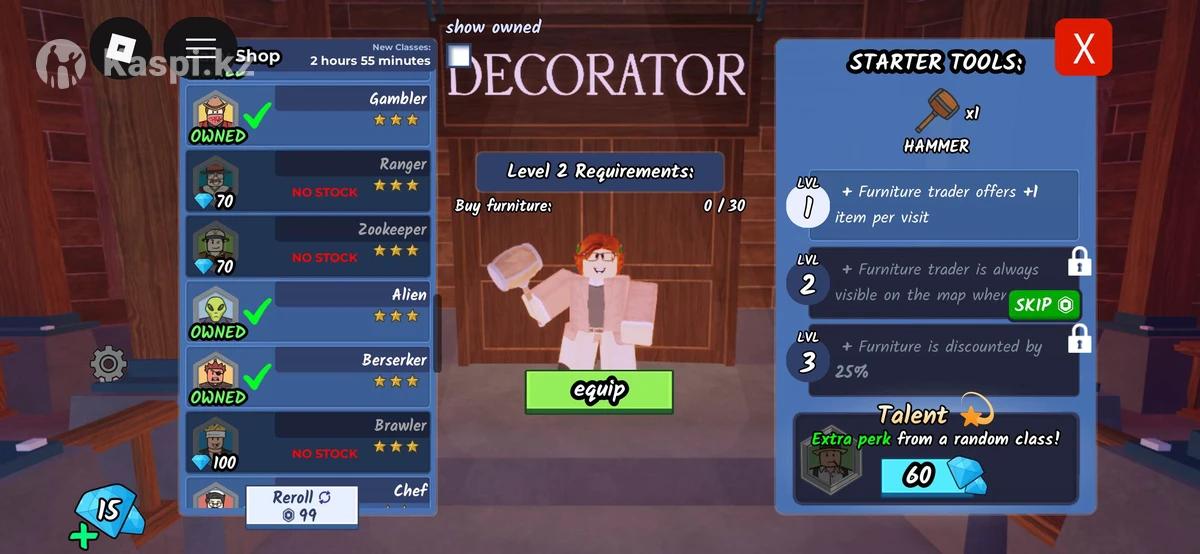The width and height of the screenshot is (1200, 554).
Task: Toggle the show owned checkbox
Action: tap(459, 56)
